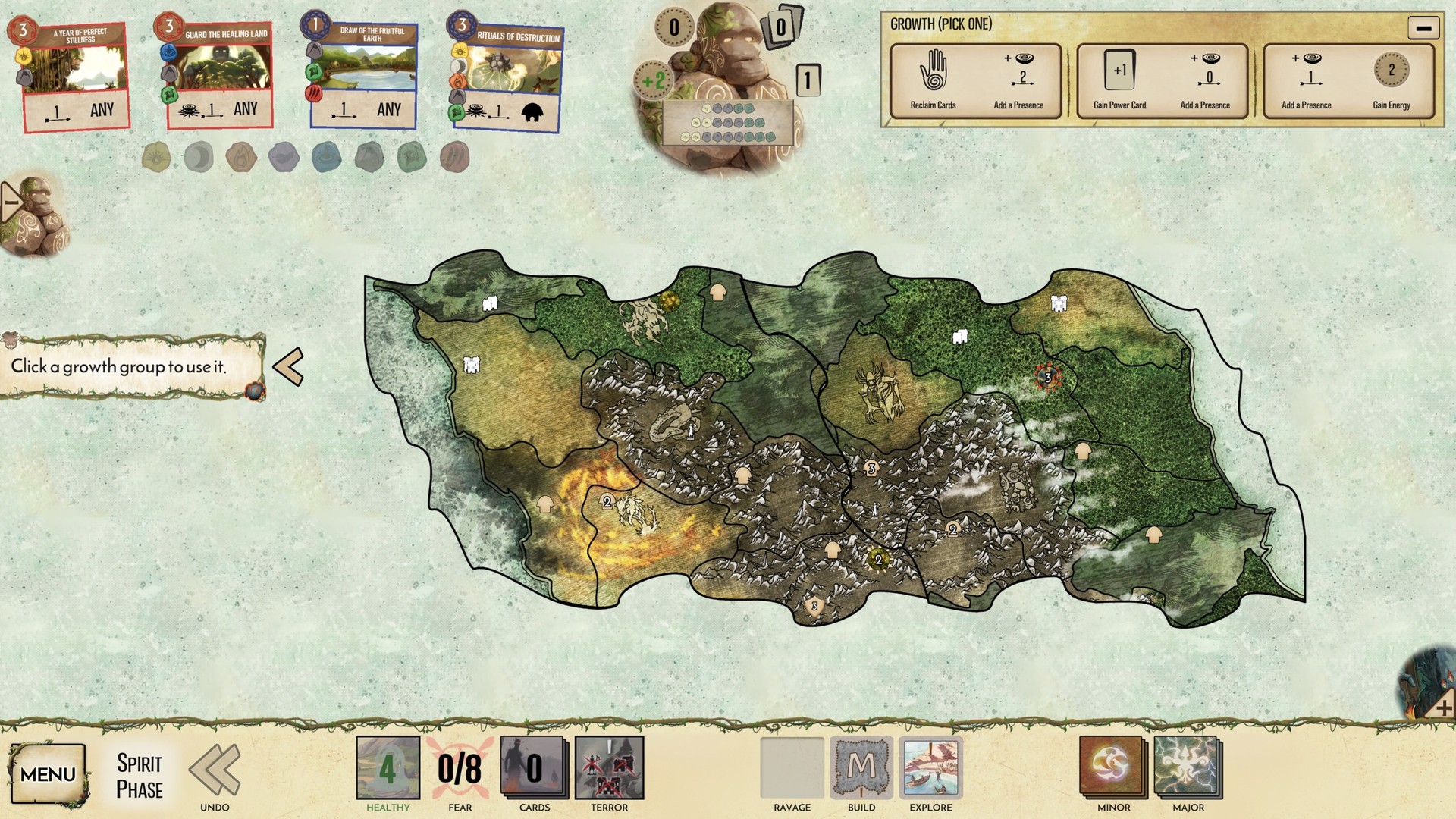1456x819 pixels.
Task: Open the Minor power deck
Action: click(1111, 769)
